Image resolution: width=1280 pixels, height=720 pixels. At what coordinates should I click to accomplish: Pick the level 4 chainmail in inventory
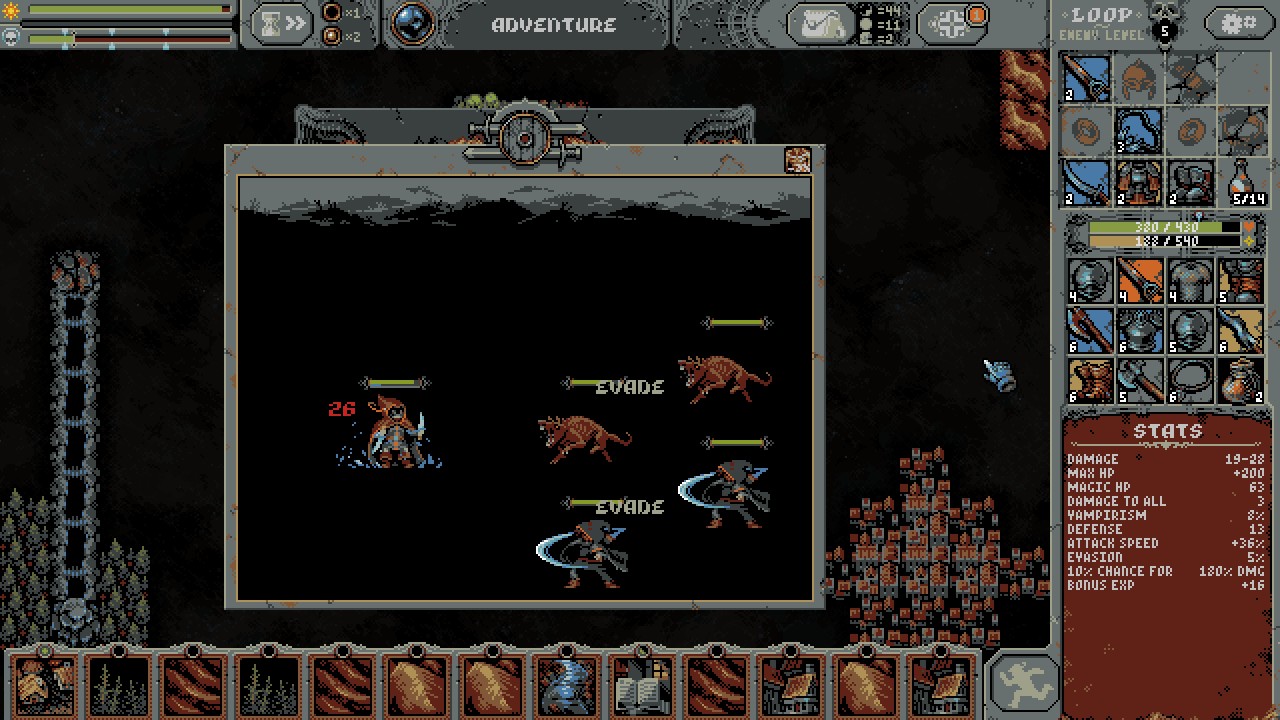[1190, 280]
